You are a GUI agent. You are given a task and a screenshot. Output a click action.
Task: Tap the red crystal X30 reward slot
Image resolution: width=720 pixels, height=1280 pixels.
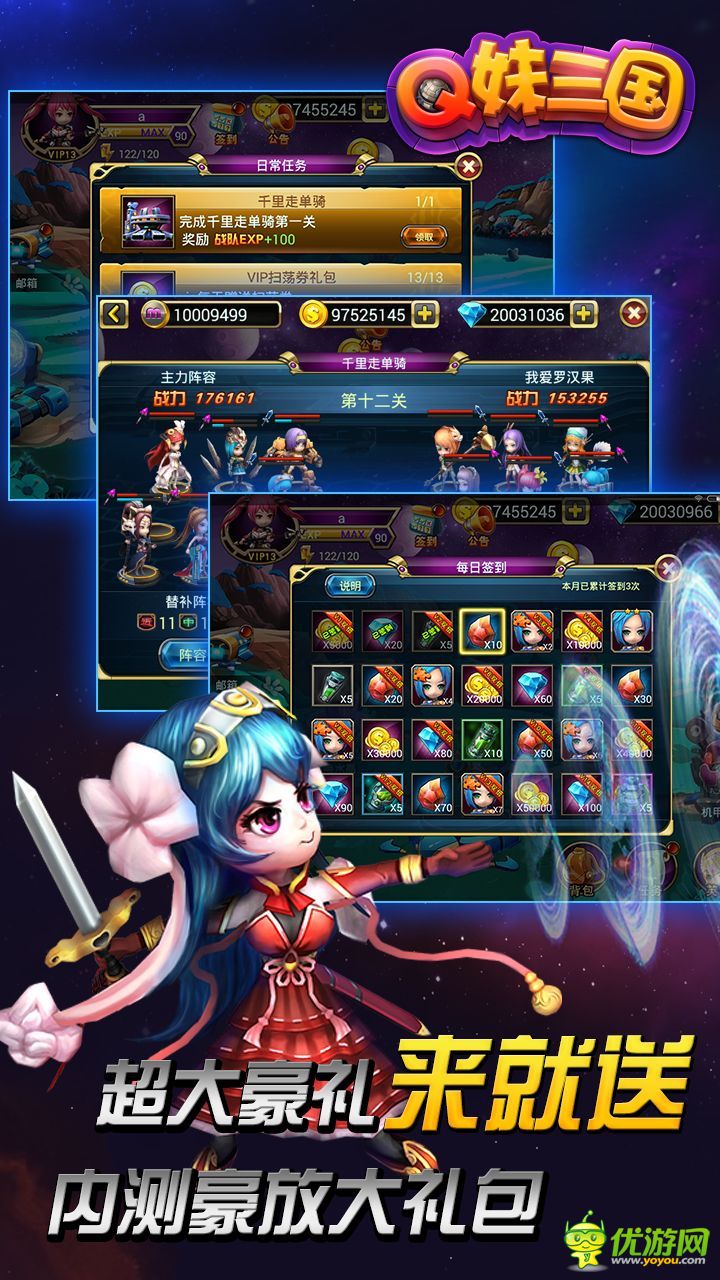coord(632,686)
